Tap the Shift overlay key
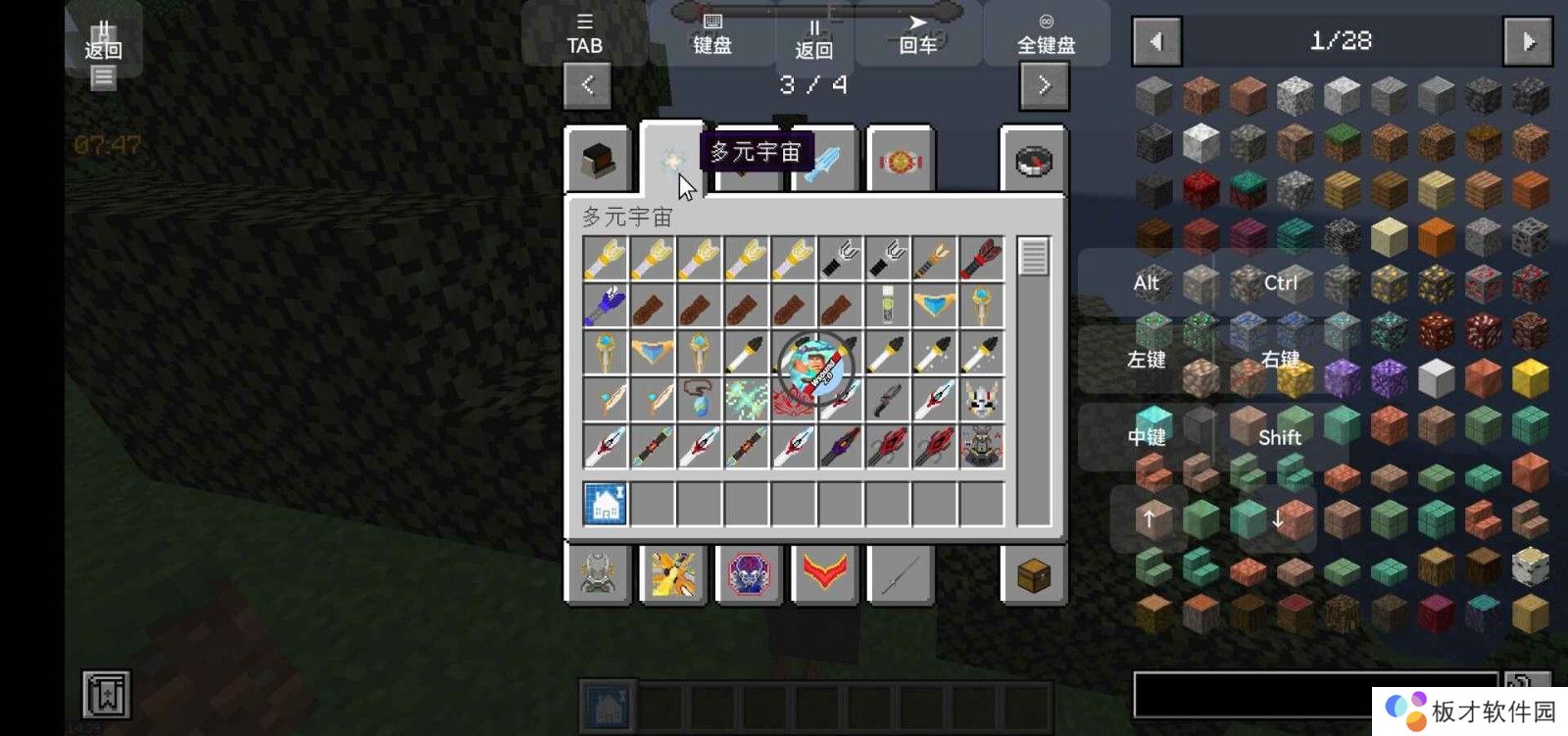 (x=1279, y=437)
